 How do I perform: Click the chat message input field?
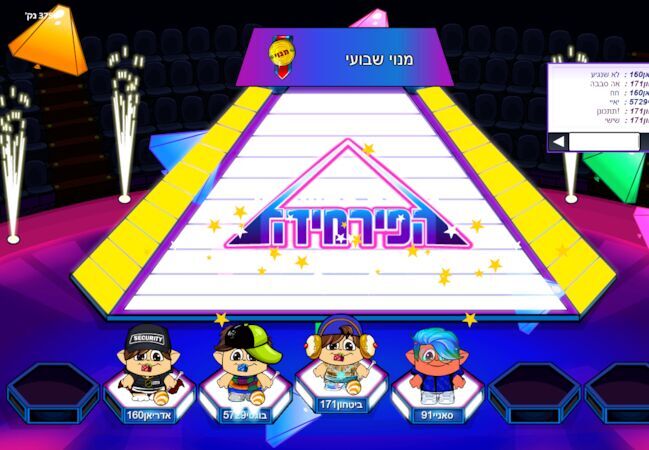[604, 142]
